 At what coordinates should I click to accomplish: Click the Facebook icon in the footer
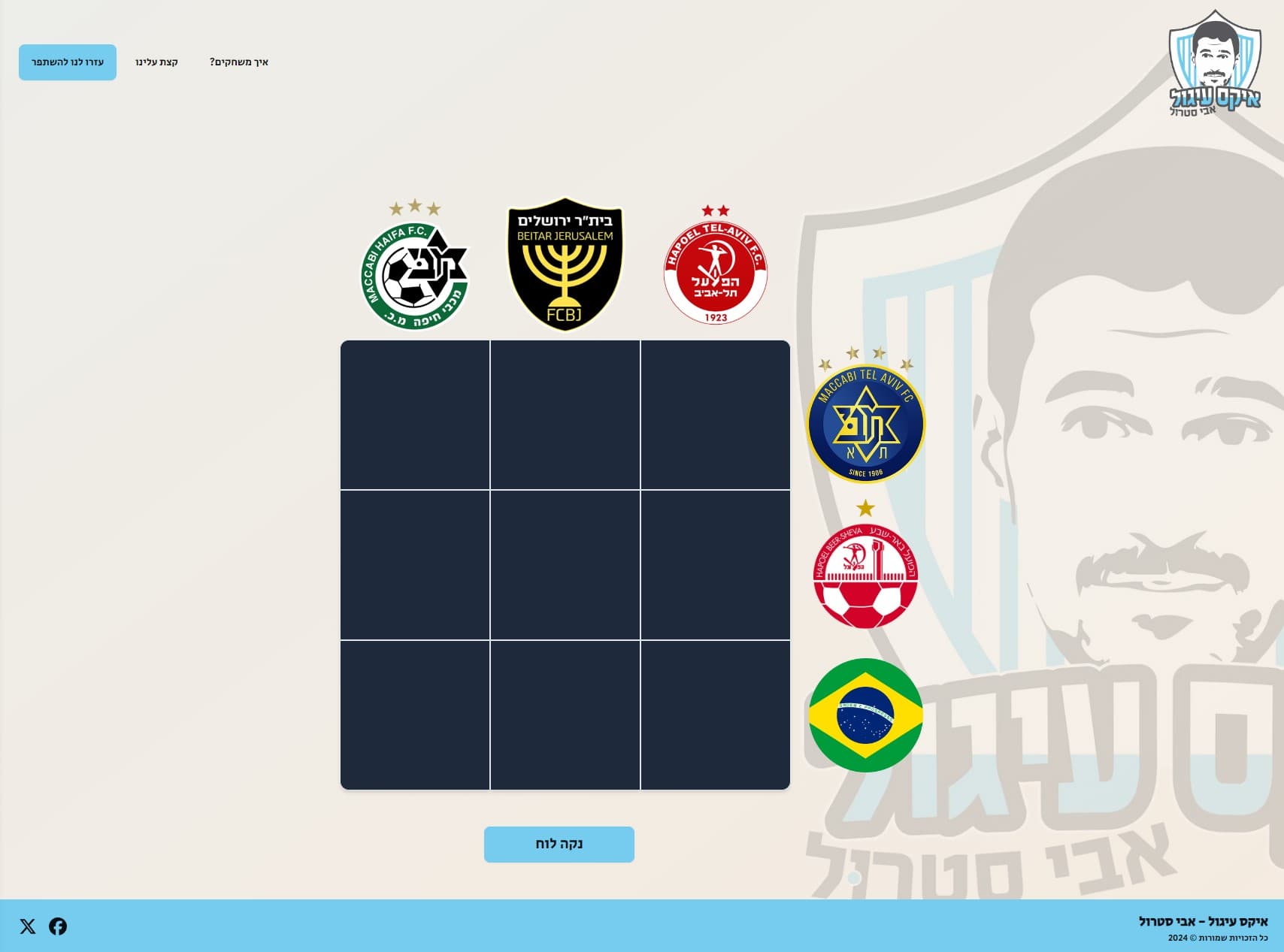point(56,927)
